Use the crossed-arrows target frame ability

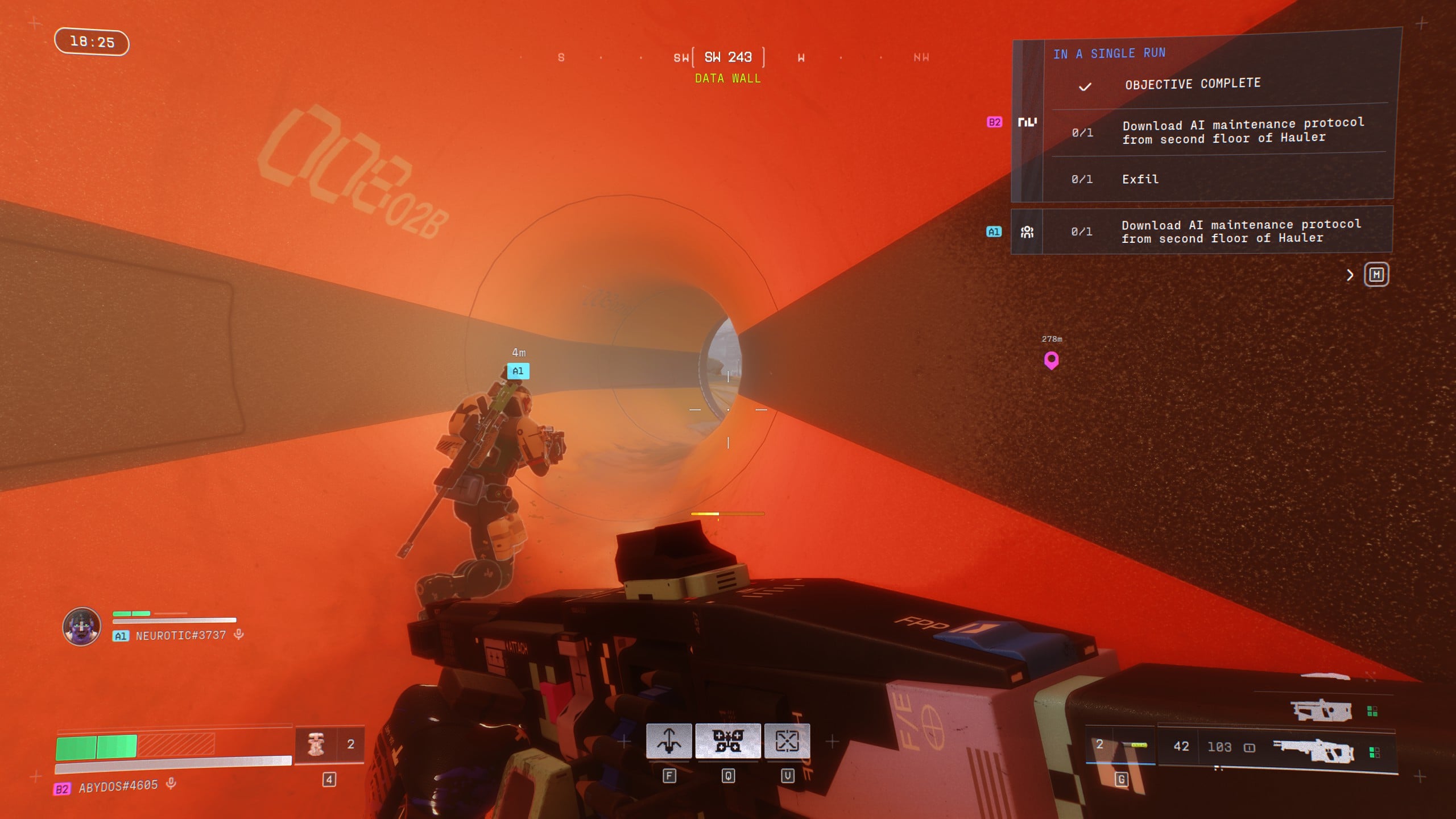click(x=787, y=741)
